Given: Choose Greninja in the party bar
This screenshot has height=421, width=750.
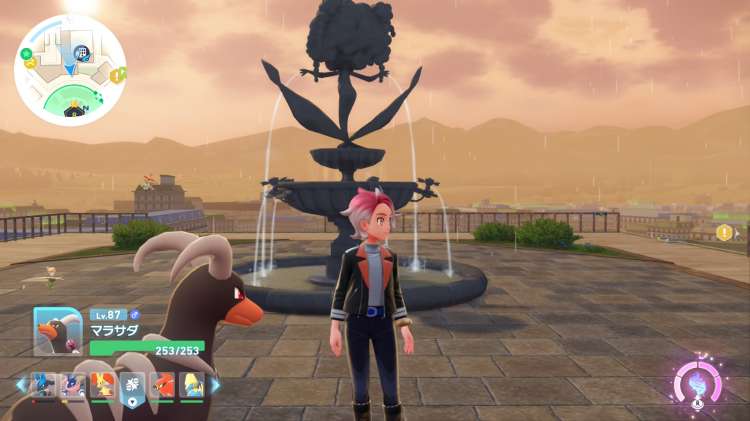Looking at the screenshot, I should (x=72, y=385).
